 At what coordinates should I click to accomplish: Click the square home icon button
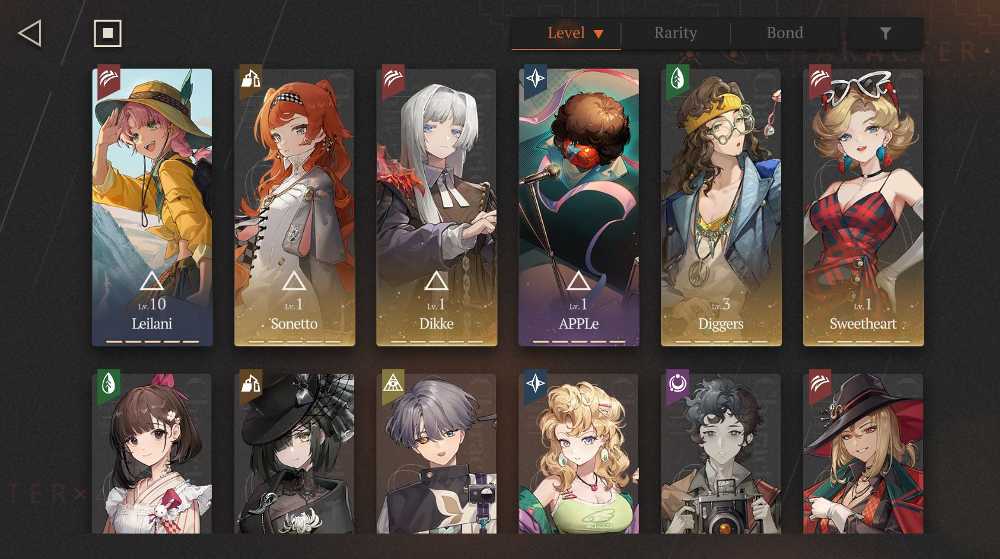tap(107, 34)
